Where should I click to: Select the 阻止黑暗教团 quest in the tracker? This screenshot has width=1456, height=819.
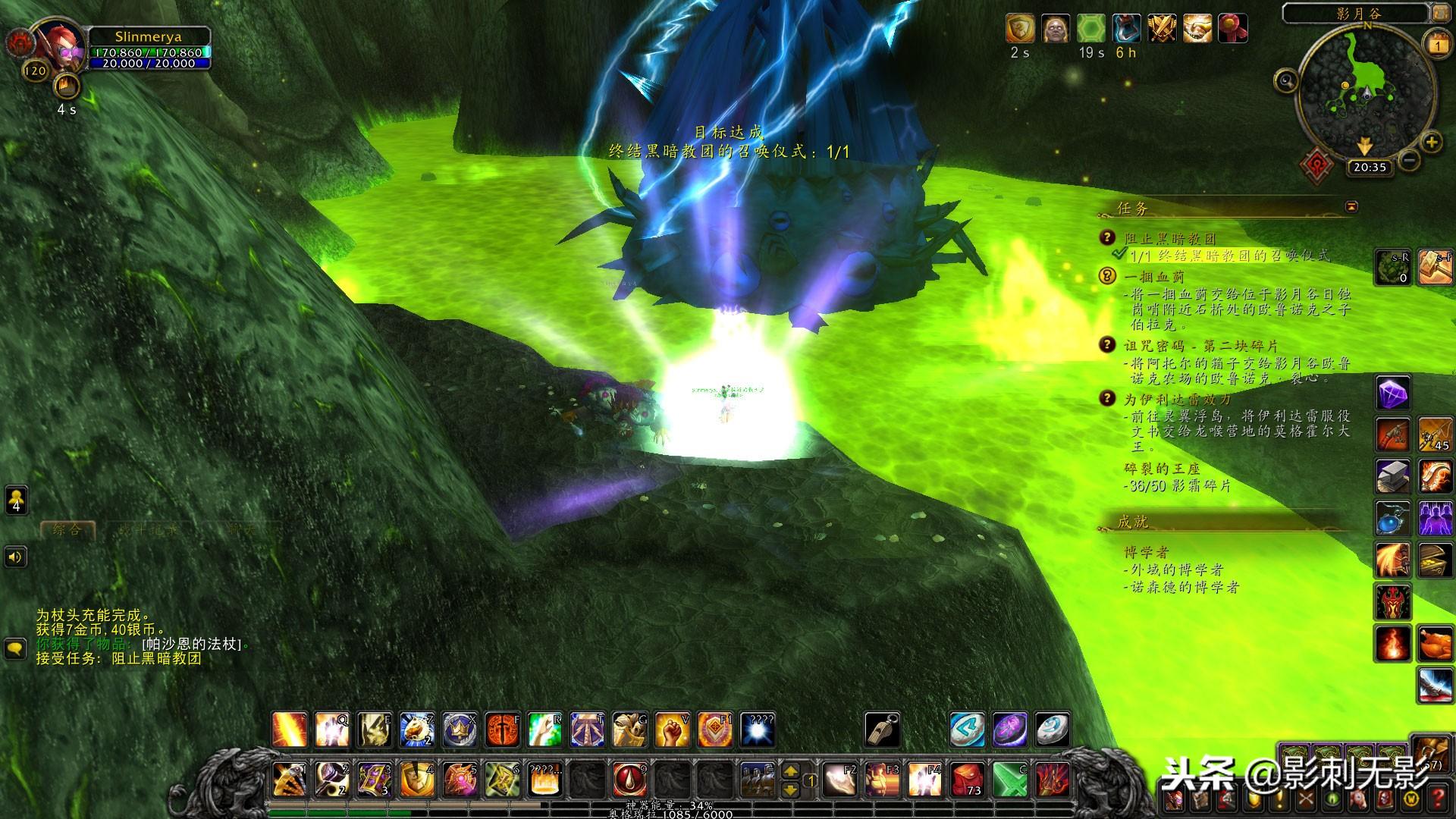point(1169,239)
